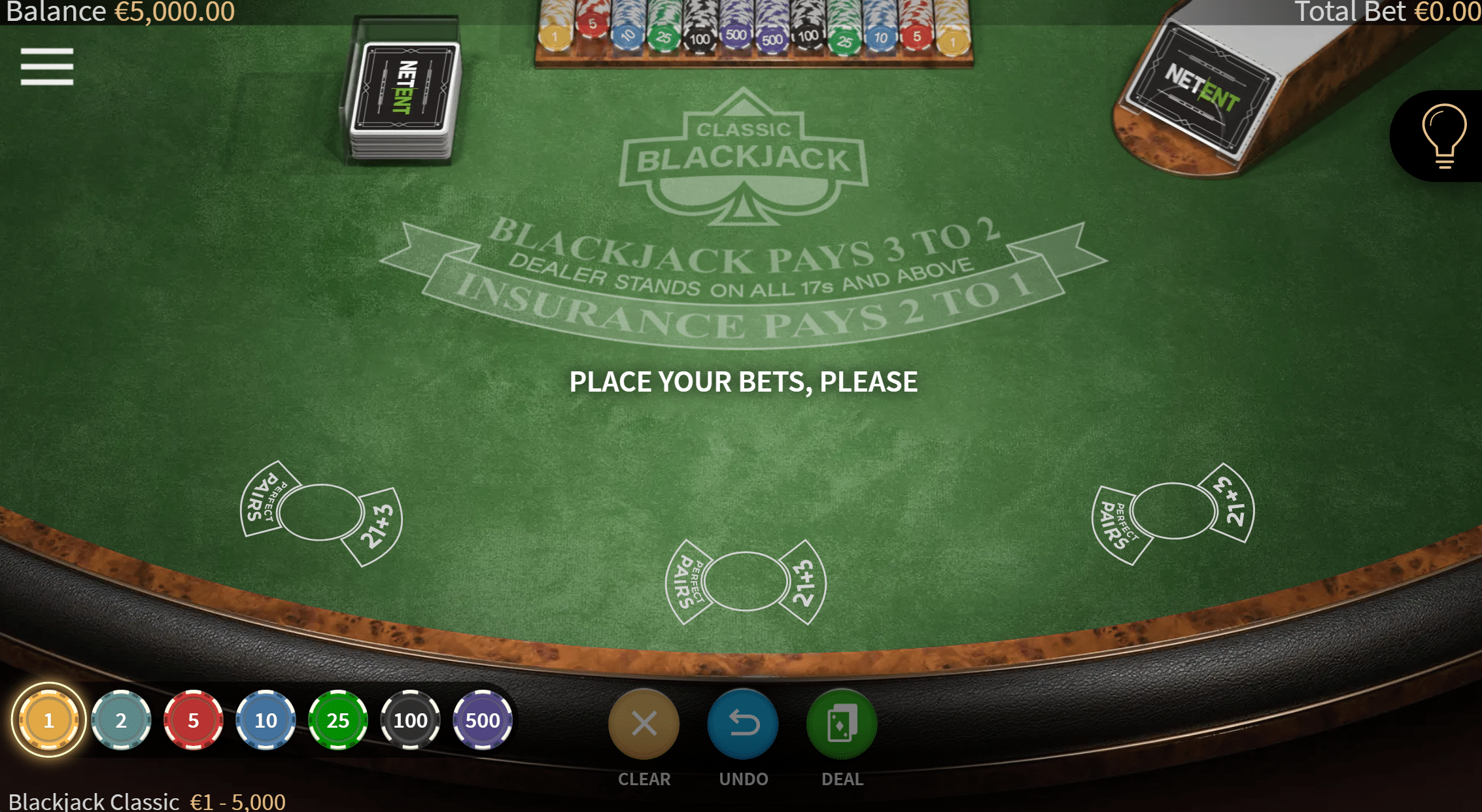
Task: Pick the black 100 chip
Action: point(410,720)
